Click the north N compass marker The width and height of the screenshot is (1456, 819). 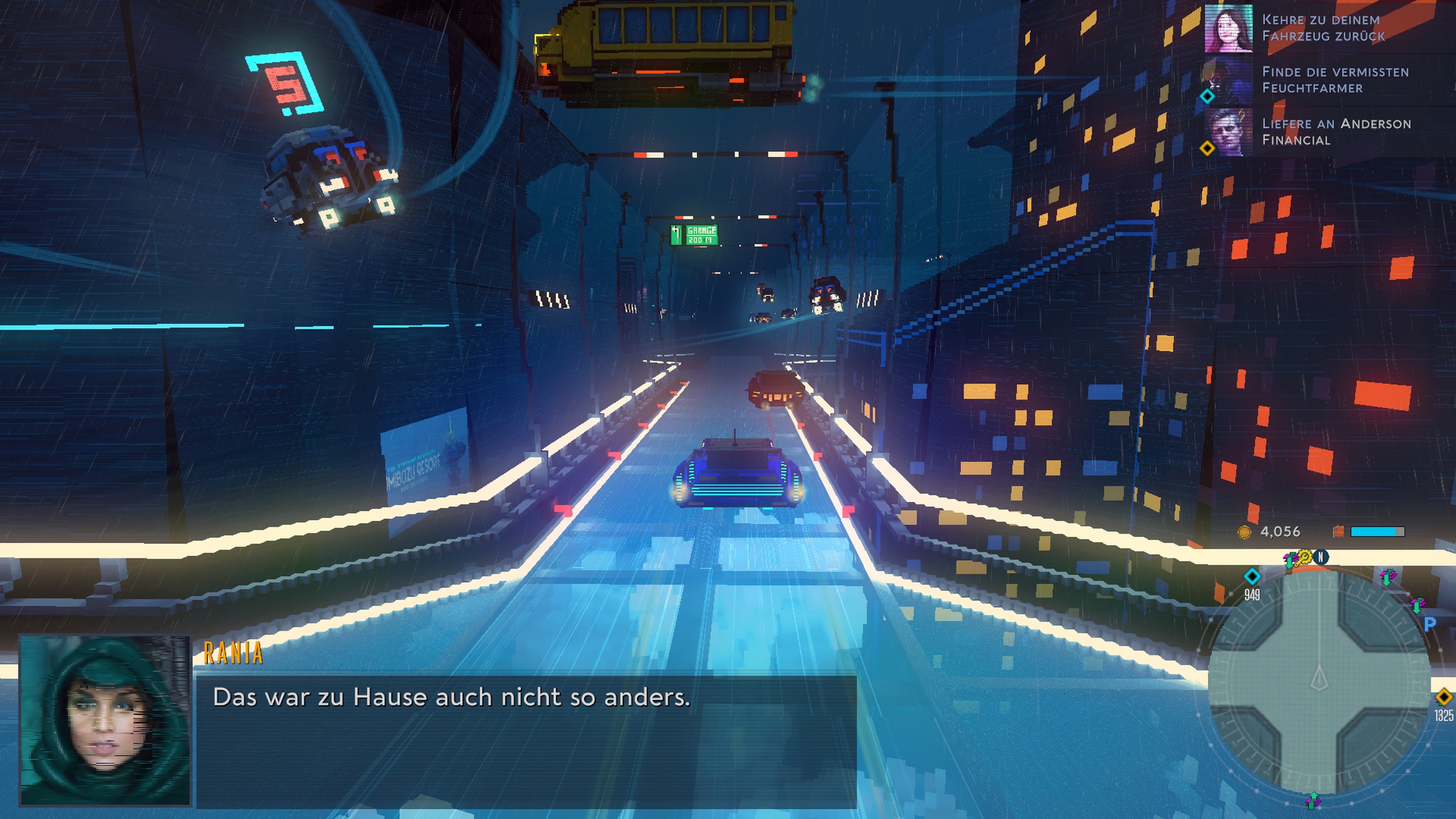(x=1321, y=557)
